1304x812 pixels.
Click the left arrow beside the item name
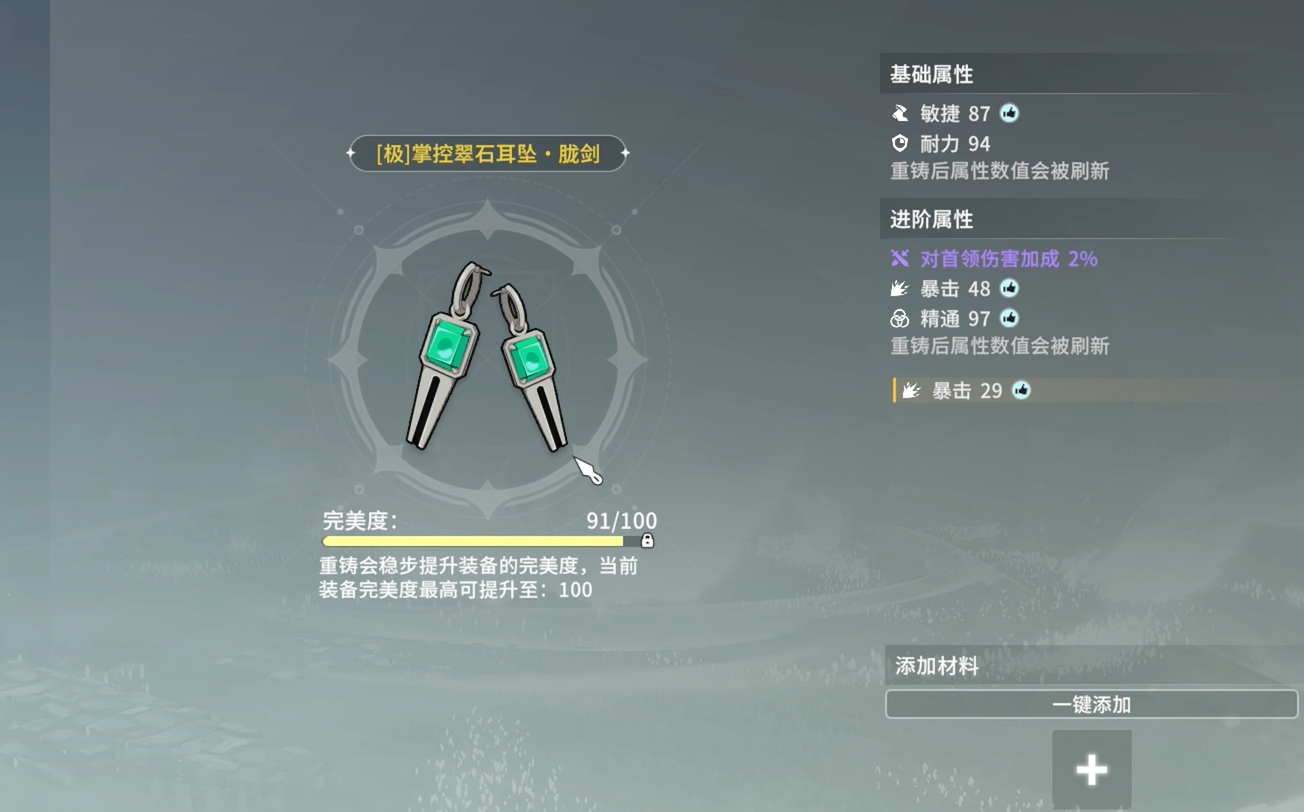(x=352, y=155)
